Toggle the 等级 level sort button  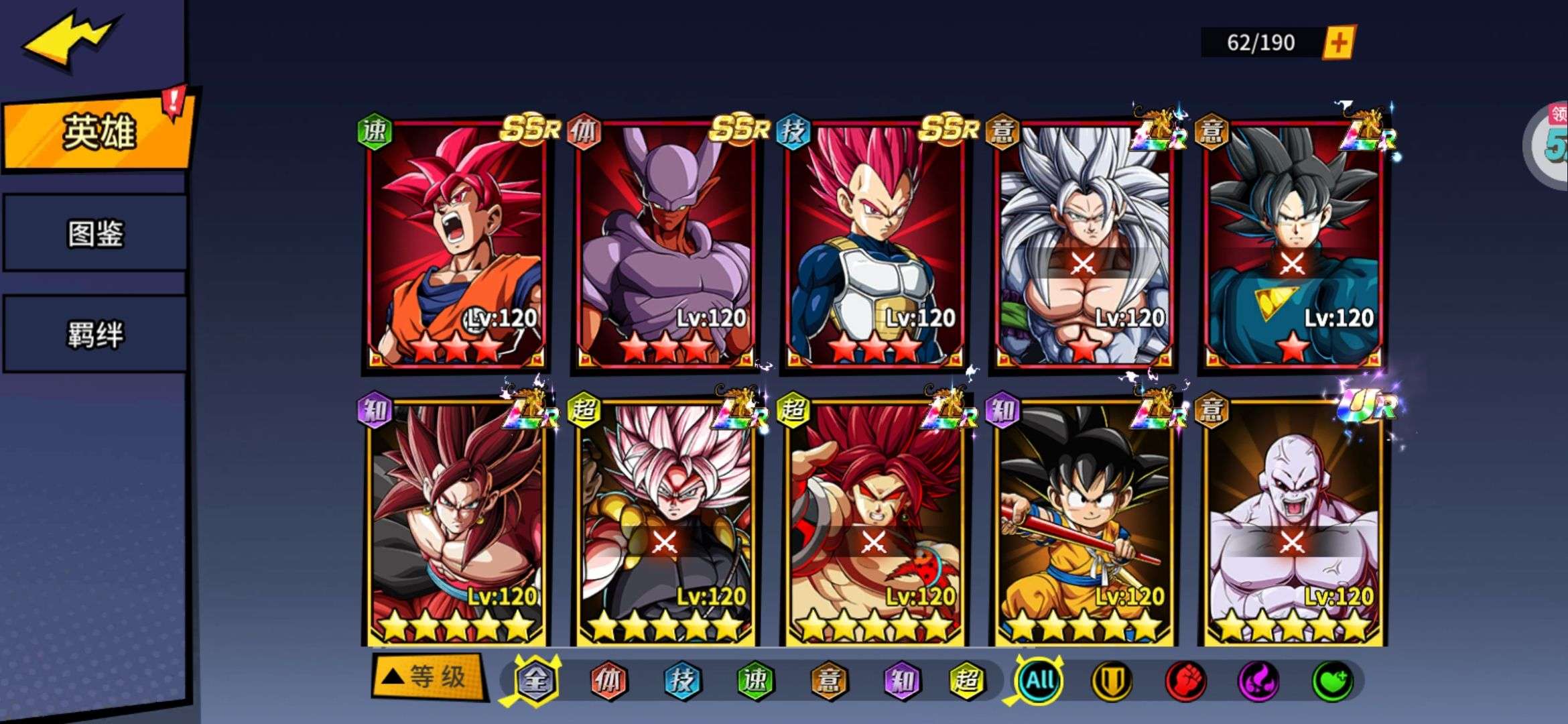[x=429, y=677]
